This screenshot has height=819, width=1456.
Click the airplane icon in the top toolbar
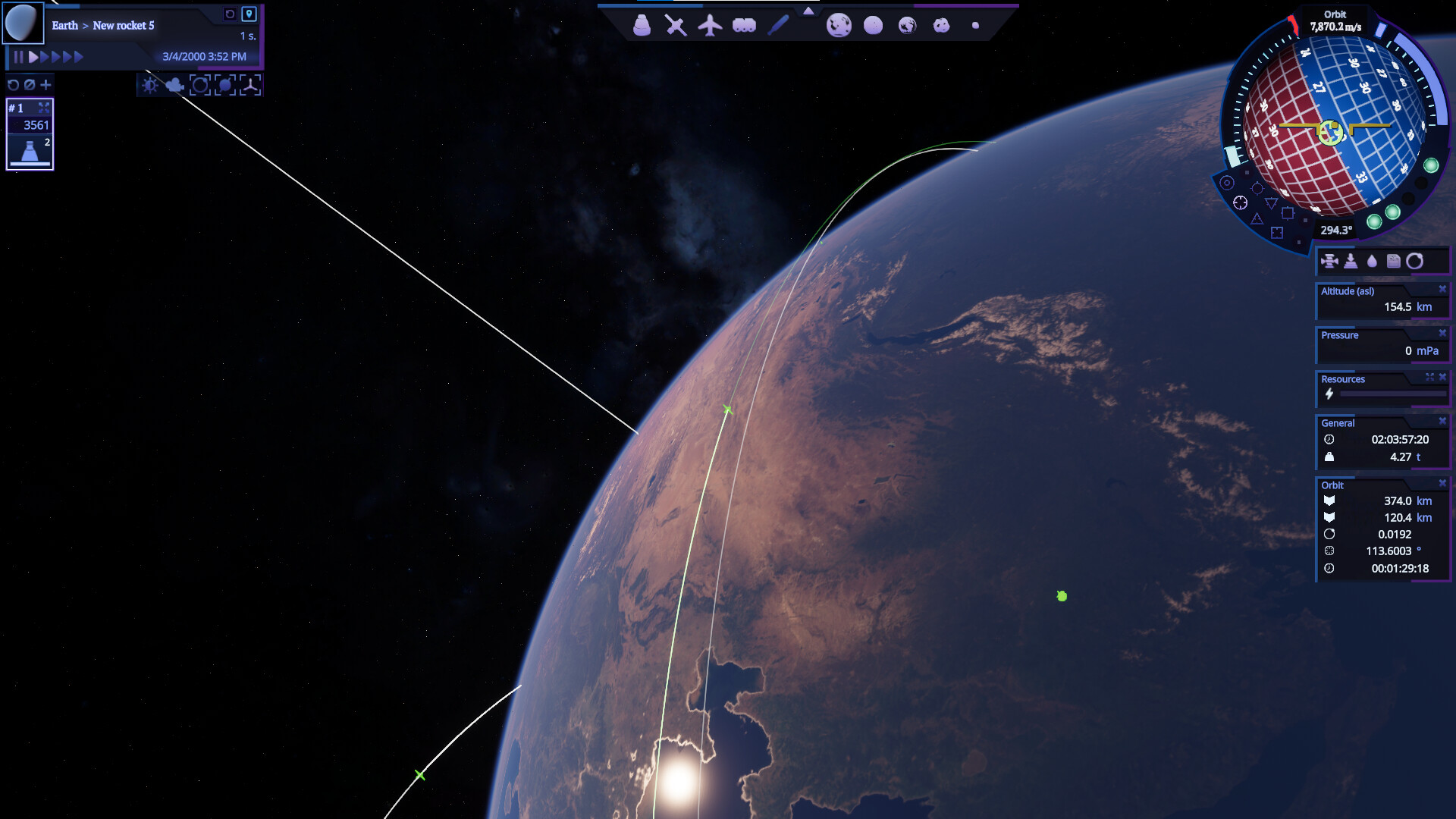(710, 25)
